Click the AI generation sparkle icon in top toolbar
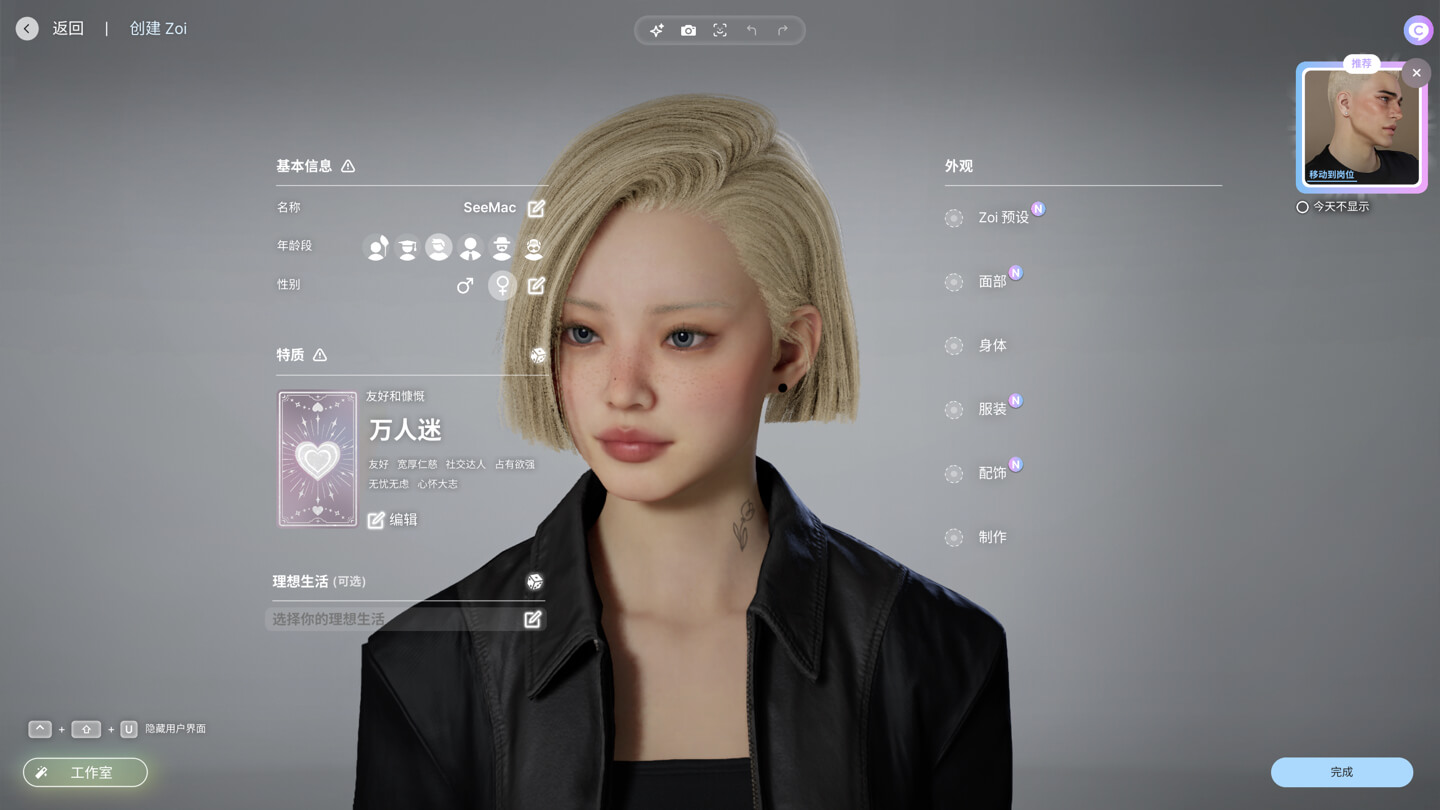This screenshot has width=1440, height=810. pos(656,30)
